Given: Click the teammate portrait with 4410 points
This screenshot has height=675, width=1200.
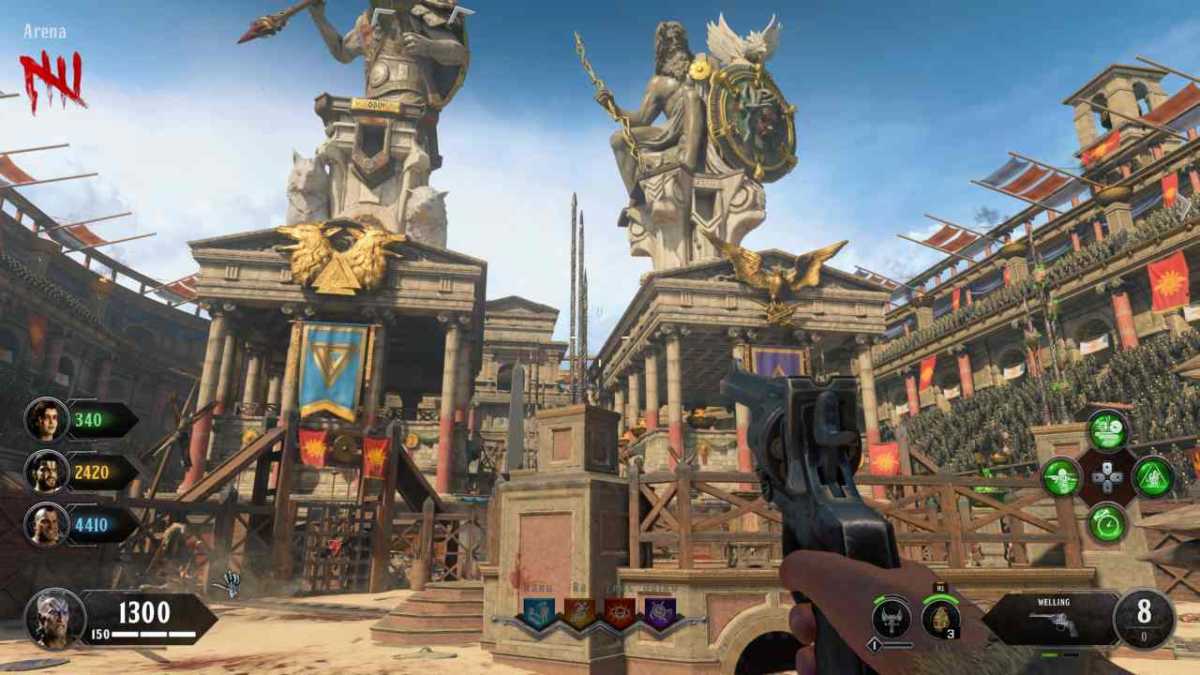Looking at the screenshot, I should tap(47, 523).
